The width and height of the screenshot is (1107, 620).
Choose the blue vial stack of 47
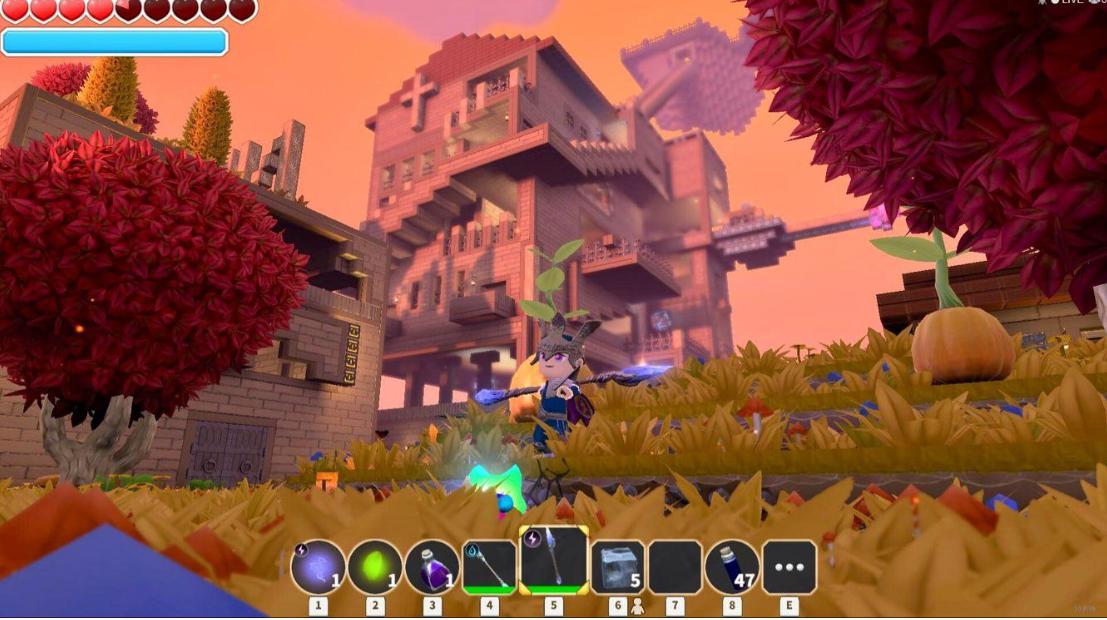pos(732,567)
